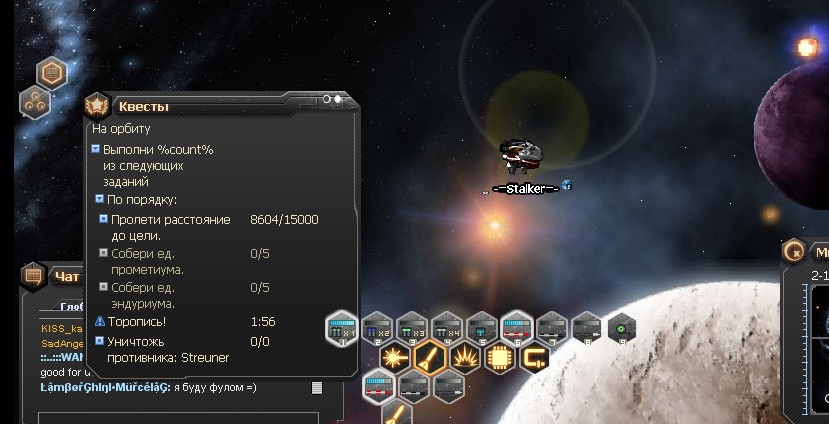This screenshot has height=424, width=829.
Task: Open the Чат chat window icon
Action: [33, 275]
